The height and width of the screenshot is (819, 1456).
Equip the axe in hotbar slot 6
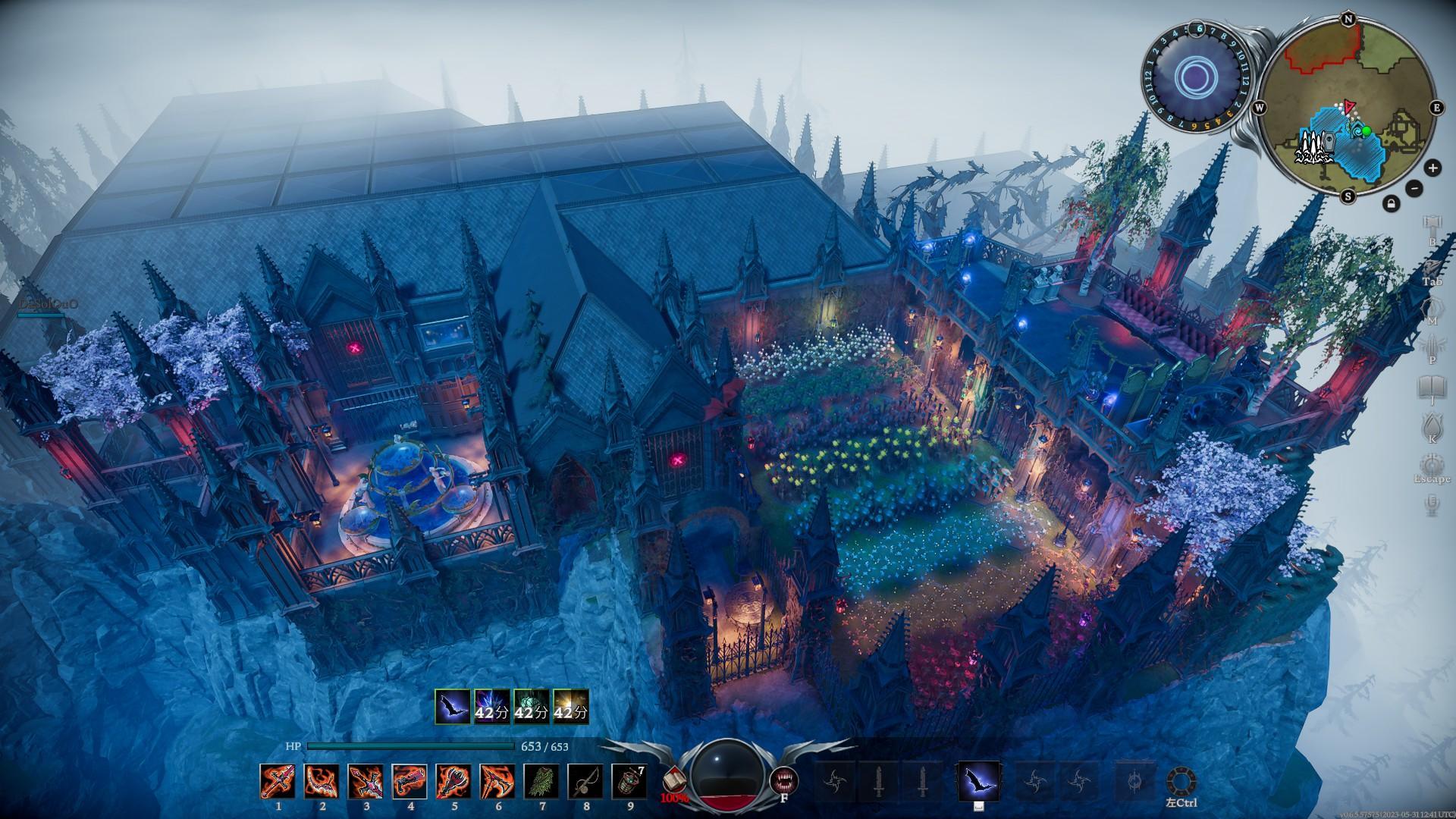[x=497, y=781]
